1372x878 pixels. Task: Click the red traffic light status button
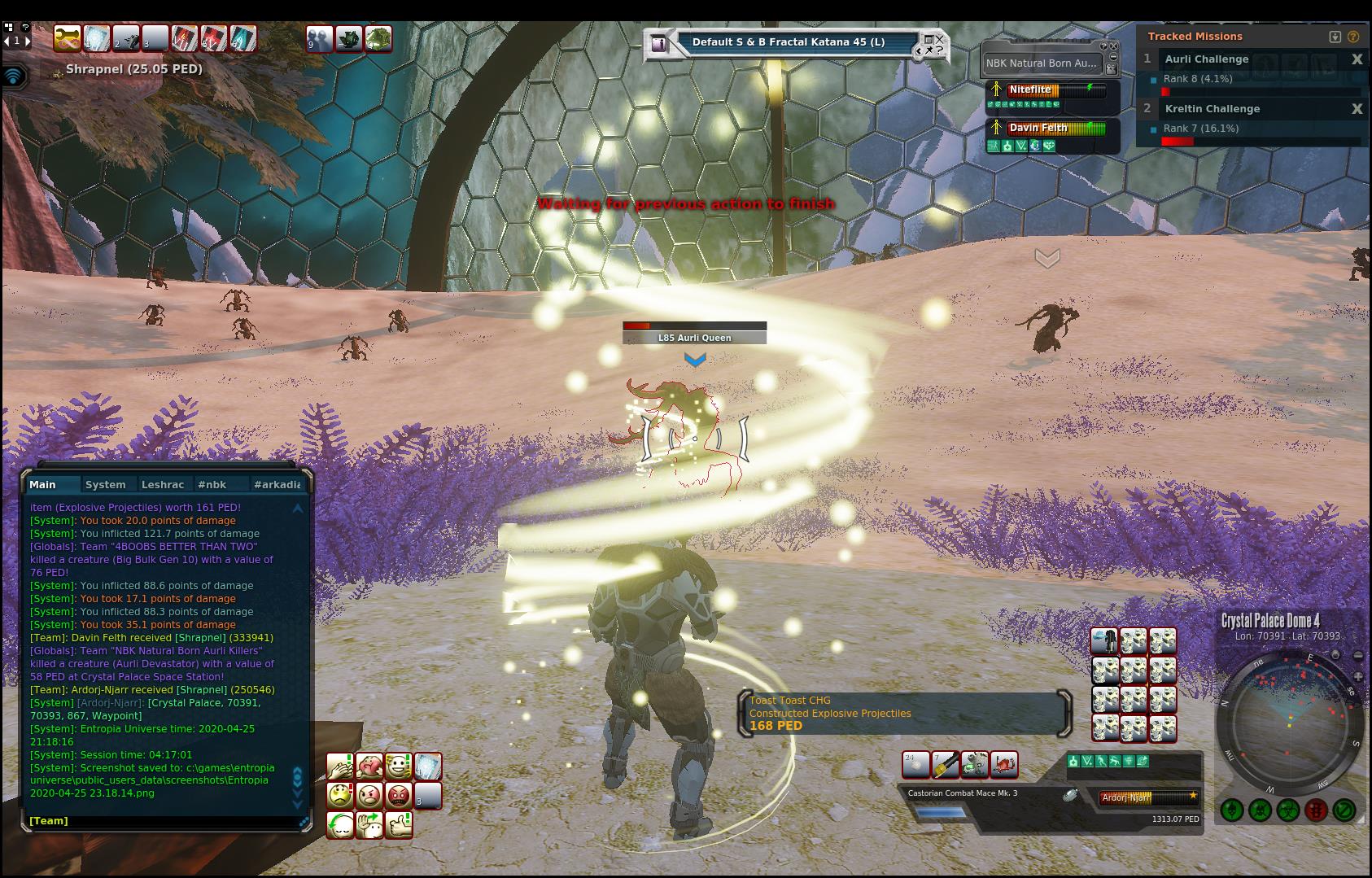tap(1316, 810)
